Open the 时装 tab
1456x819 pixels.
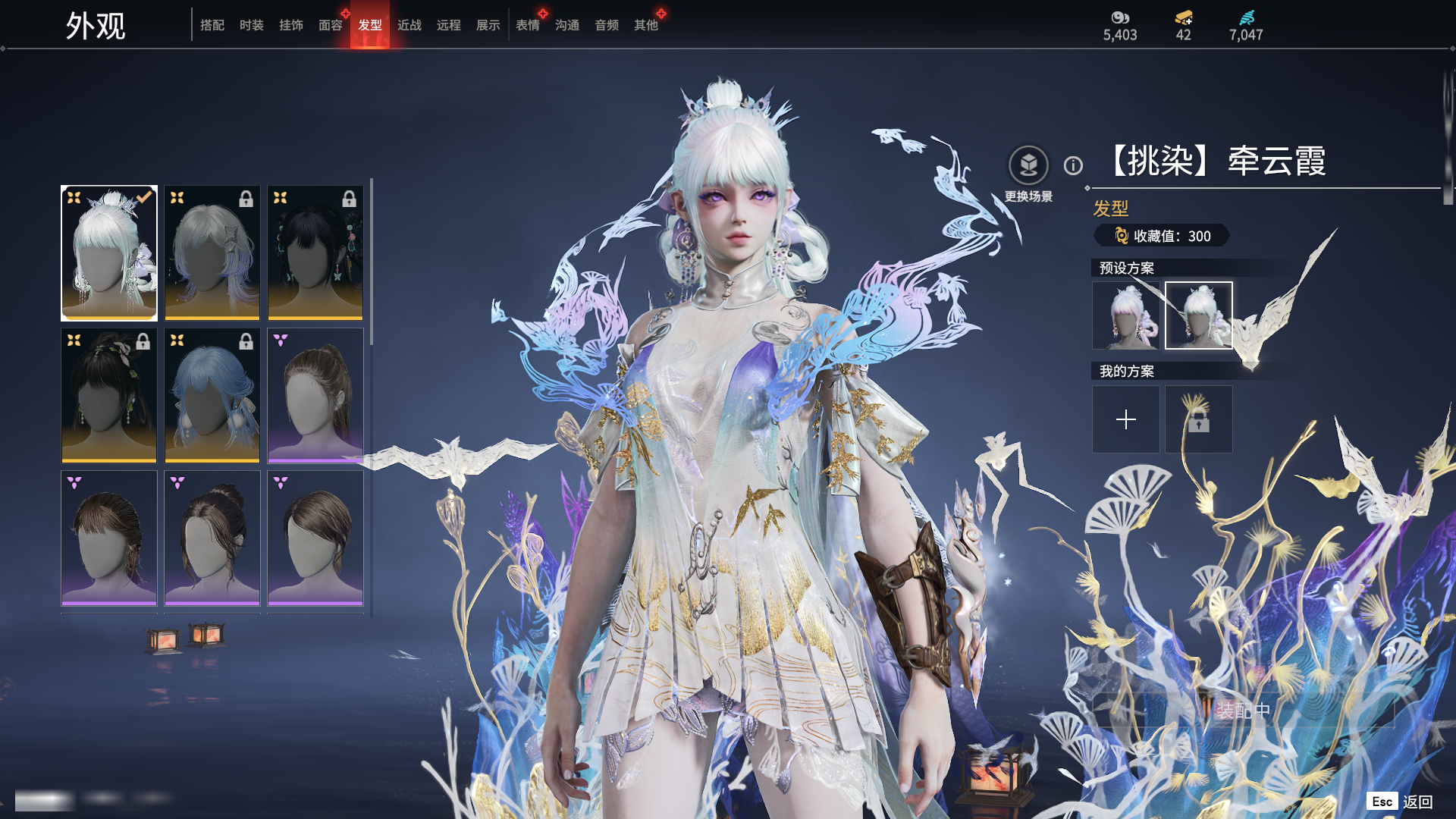click(251, 25)
